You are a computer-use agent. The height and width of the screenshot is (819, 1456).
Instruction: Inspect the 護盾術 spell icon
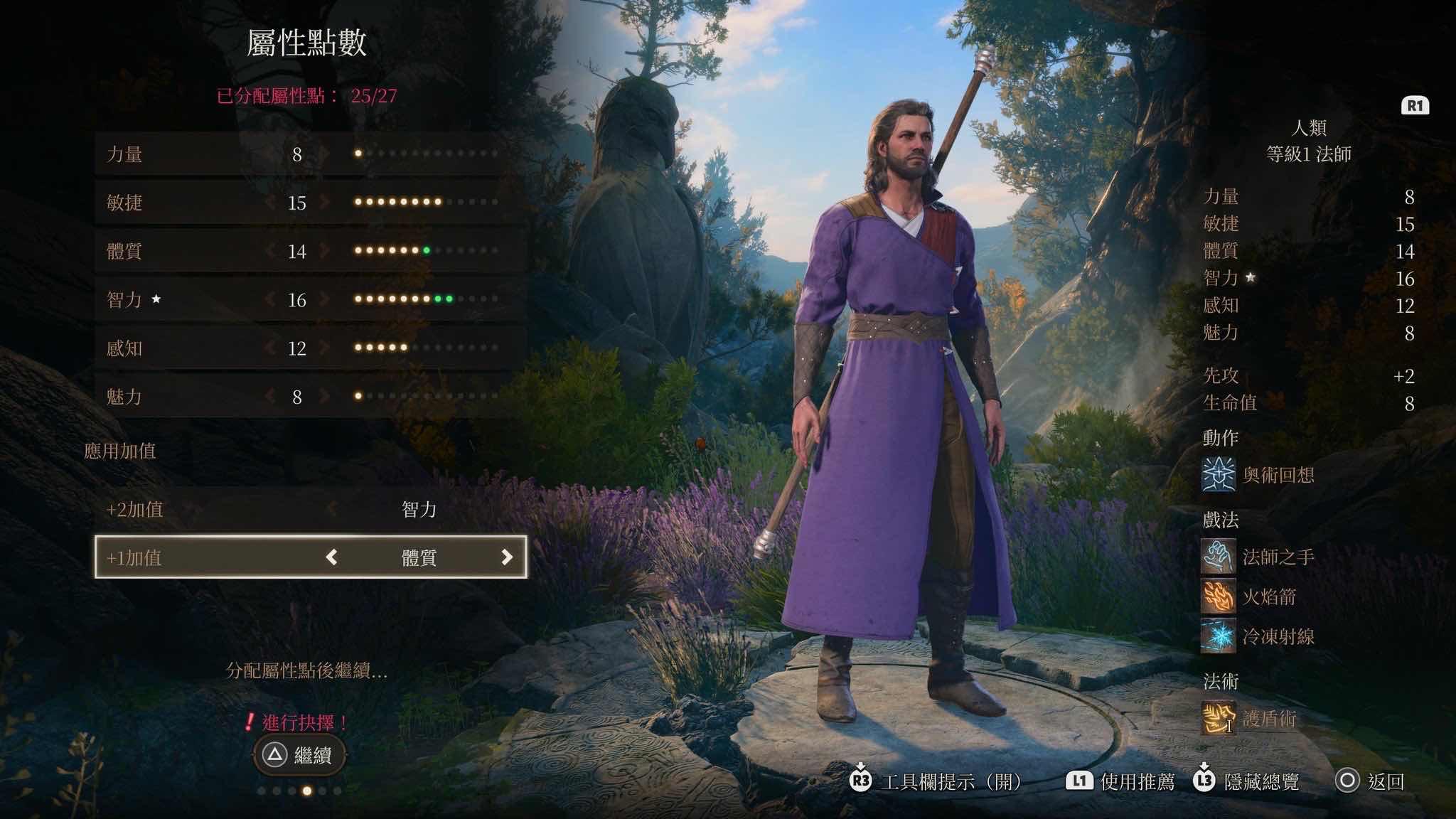[x=1218, y=718]
